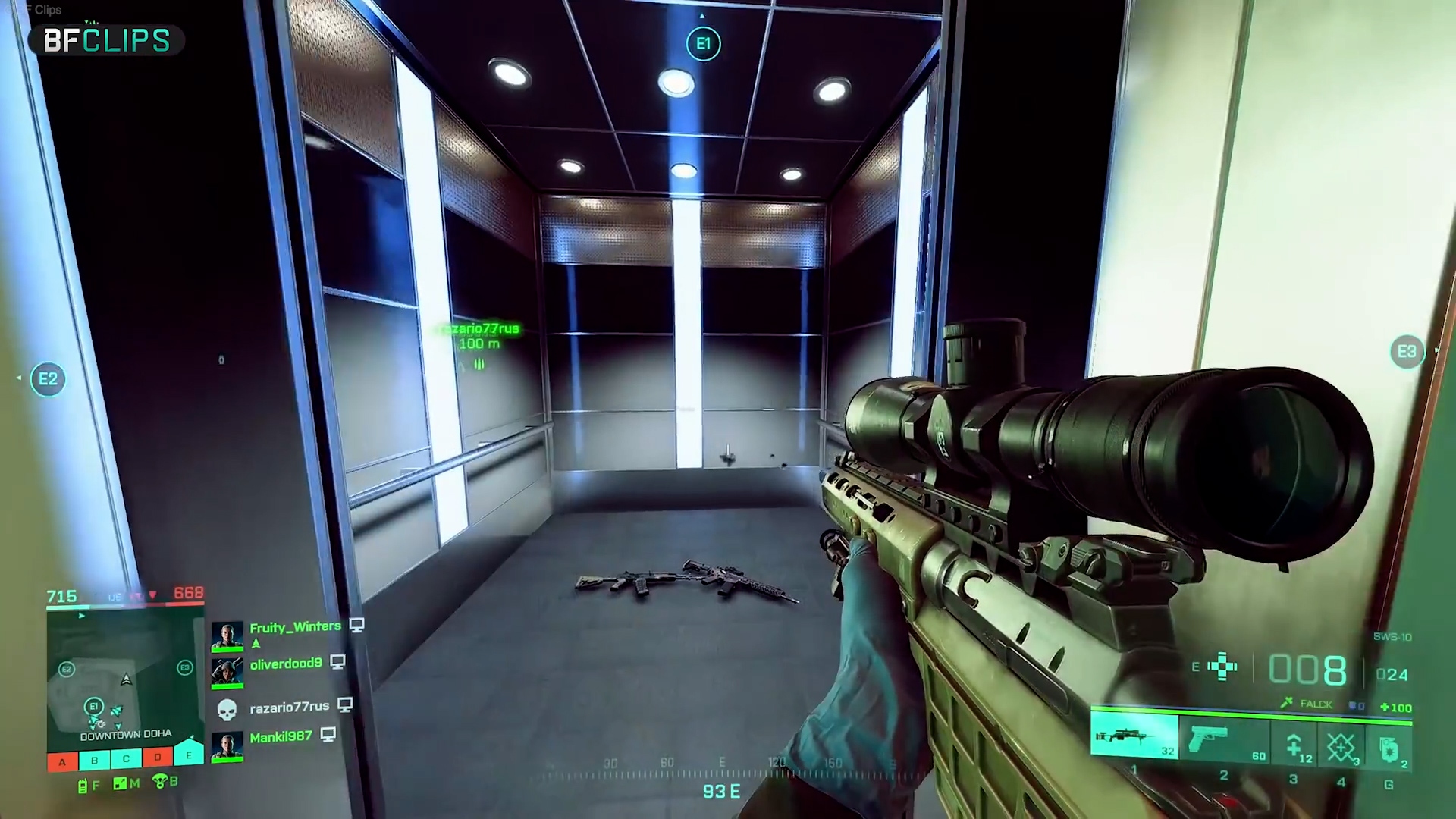The width and height of the screenshot is (1456, 819).
Task: Select objective tab B on the minimap bar
Action: coord(94,760)
